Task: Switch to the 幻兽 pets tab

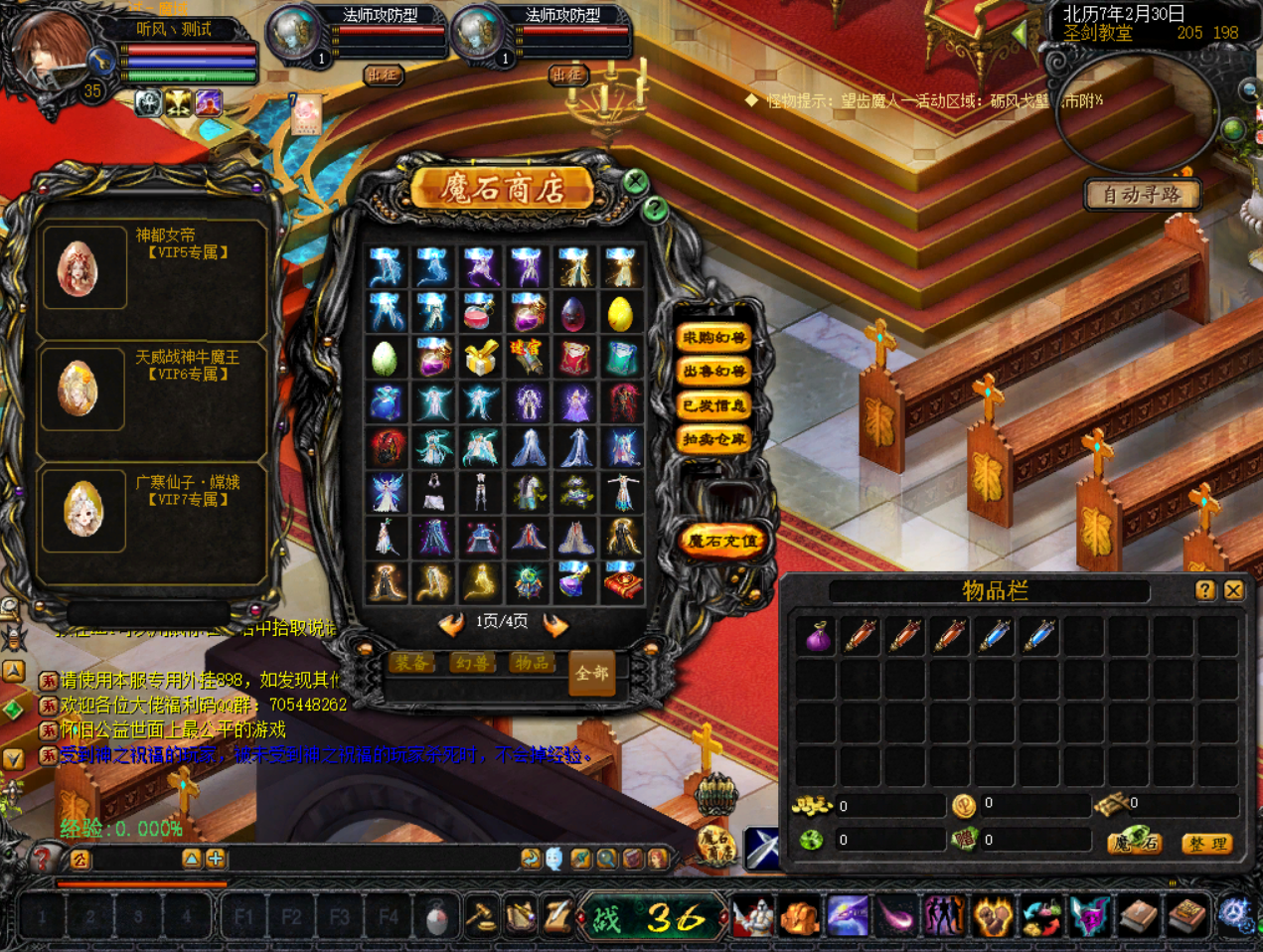Action: [472, 663]
